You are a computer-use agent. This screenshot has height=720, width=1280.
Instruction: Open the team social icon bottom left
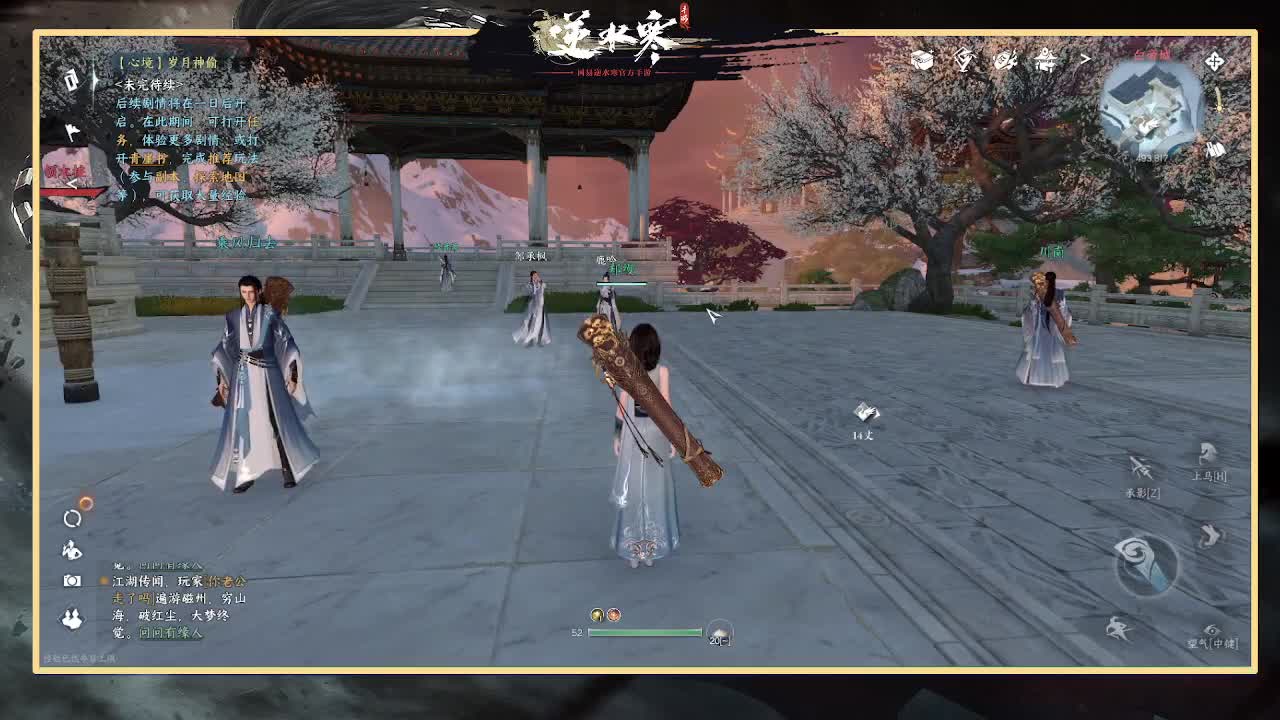point(70,618)
